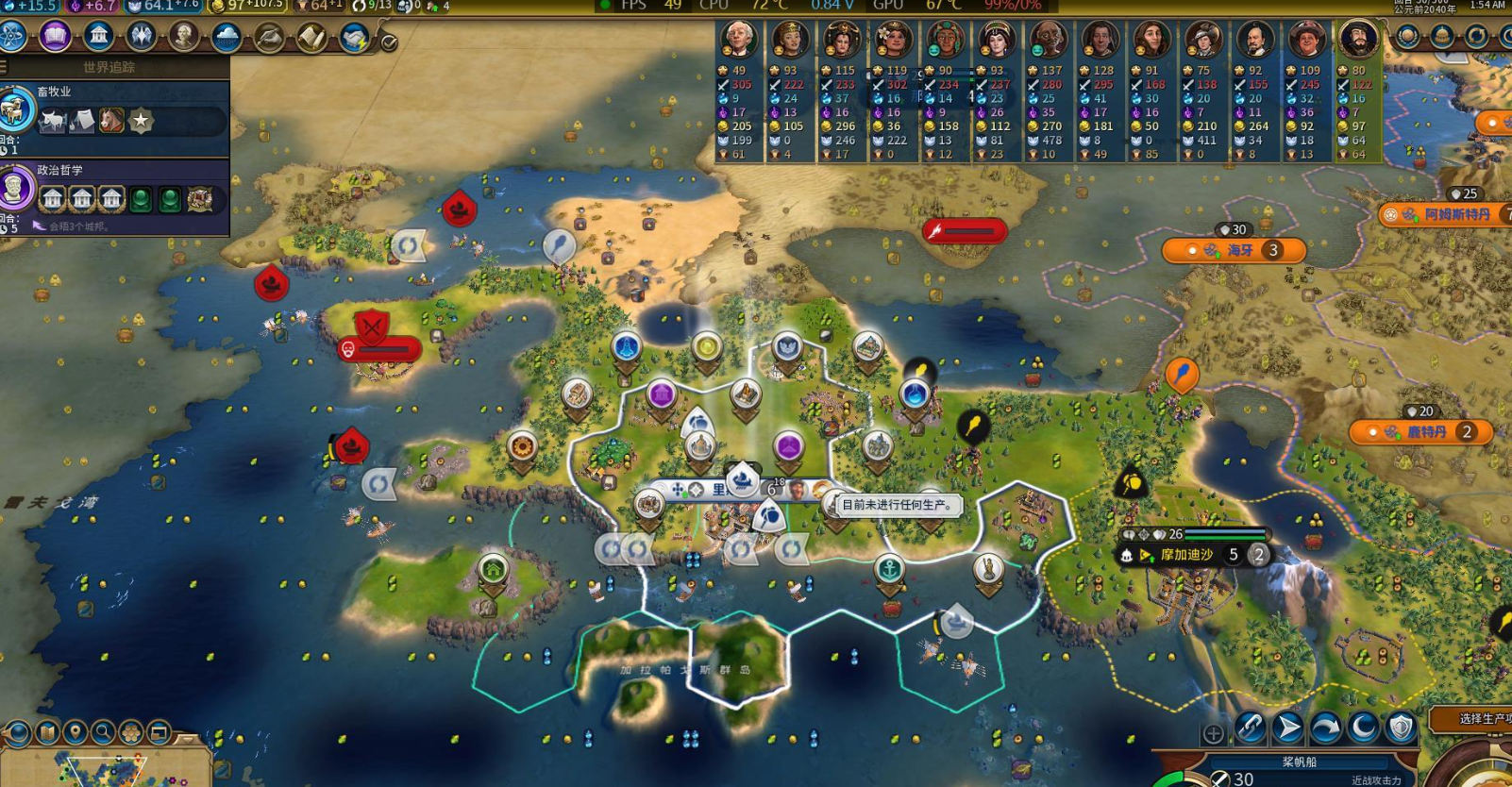Open the great people screen
Image resolution: width=1512 pixels, height=787 pixels.
(184, 36)
